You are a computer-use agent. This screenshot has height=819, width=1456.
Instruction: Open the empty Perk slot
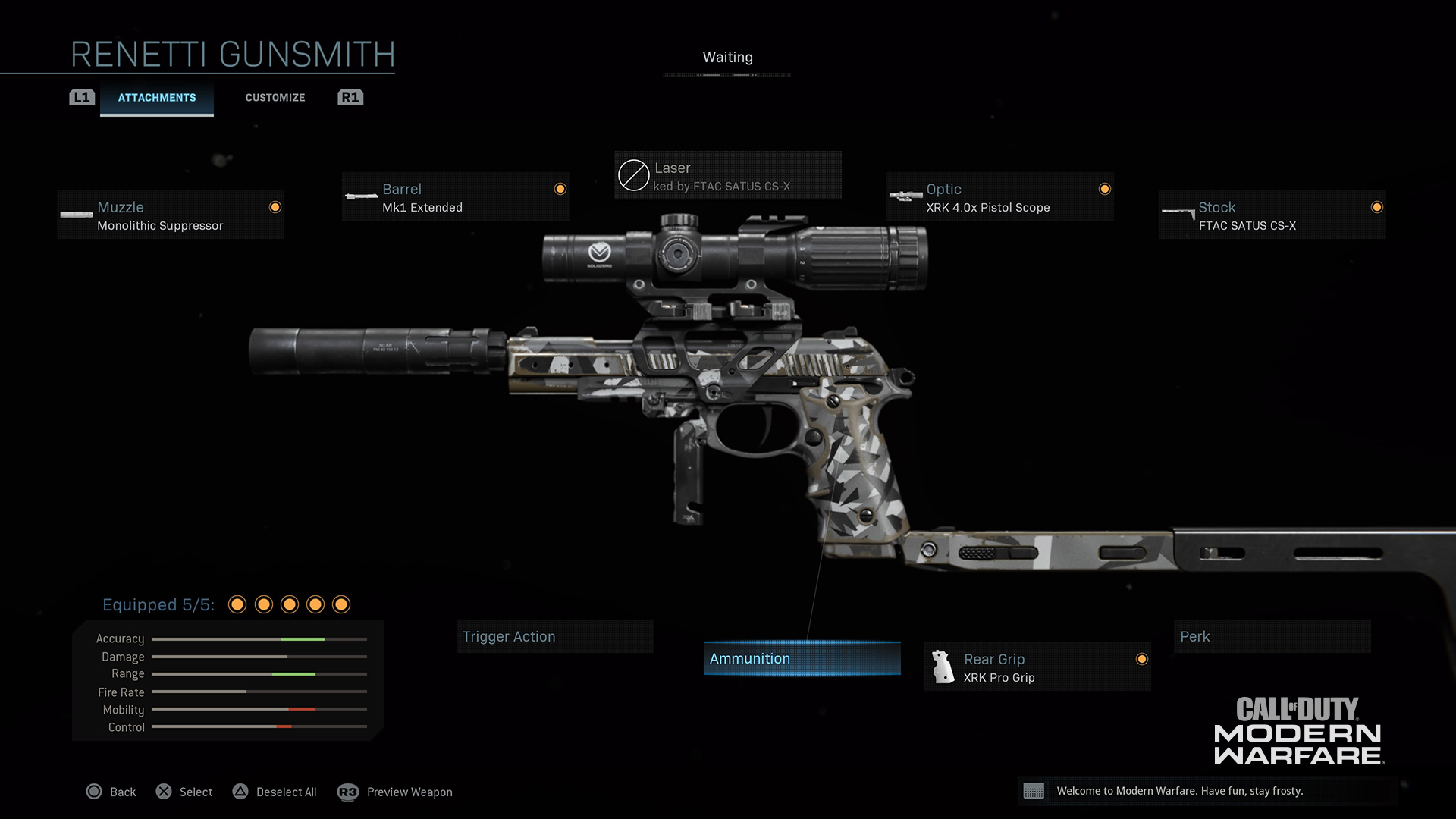(1272, 637)
